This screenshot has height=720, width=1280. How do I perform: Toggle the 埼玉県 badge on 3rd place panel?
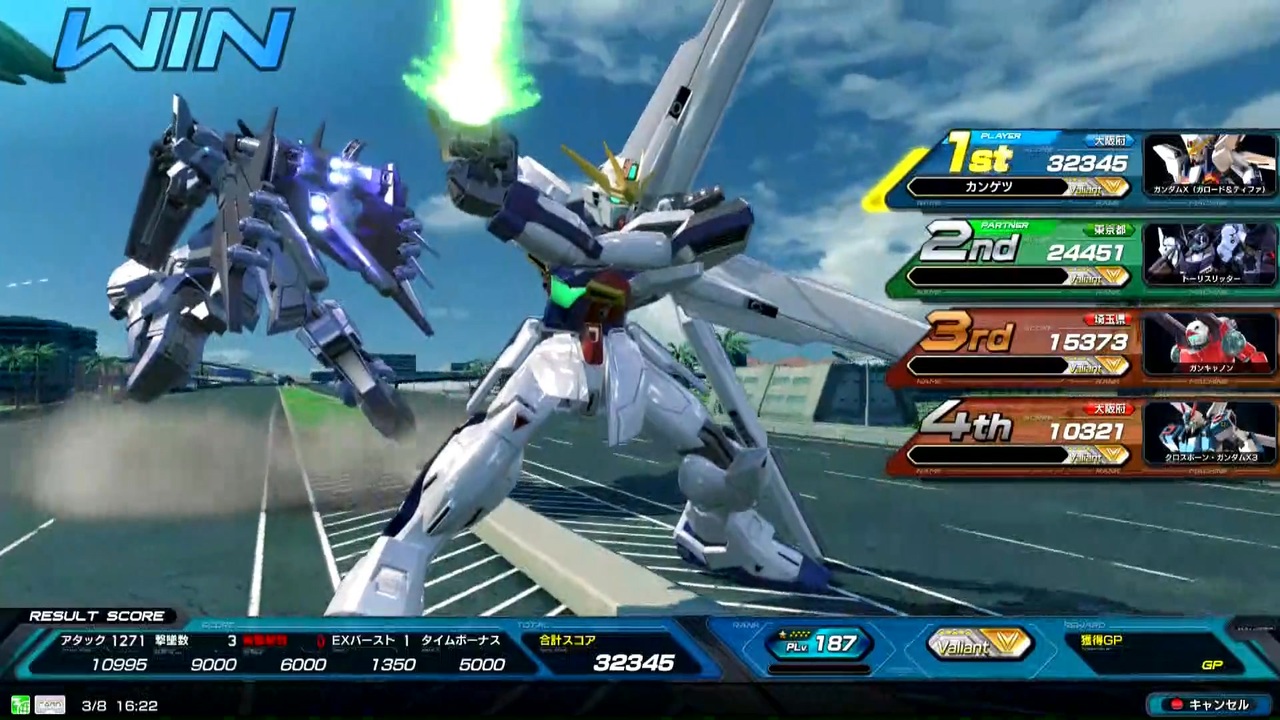tap(1108, 318)
